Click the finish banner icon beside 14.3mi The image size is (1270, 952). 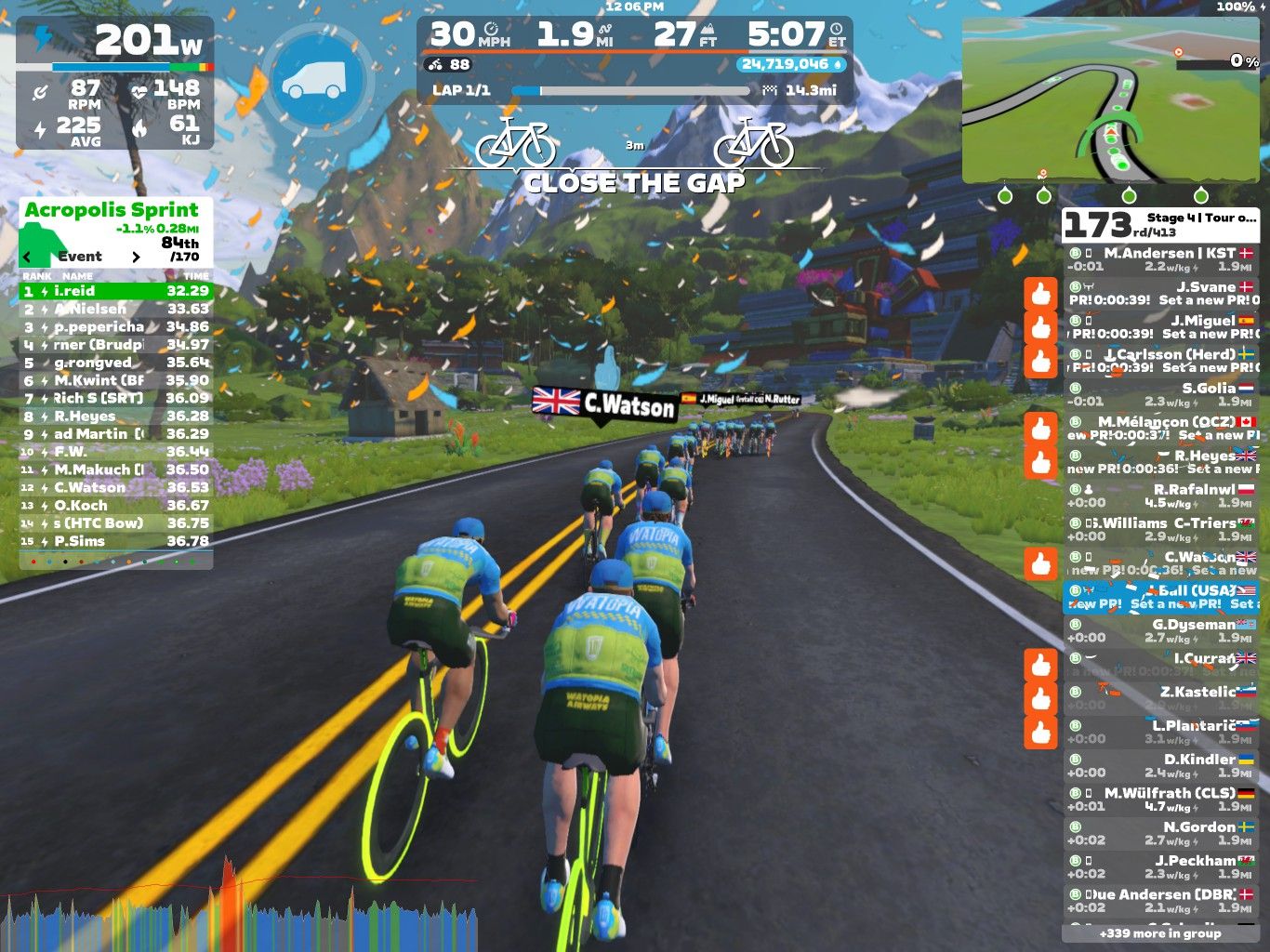coord(769,90)
